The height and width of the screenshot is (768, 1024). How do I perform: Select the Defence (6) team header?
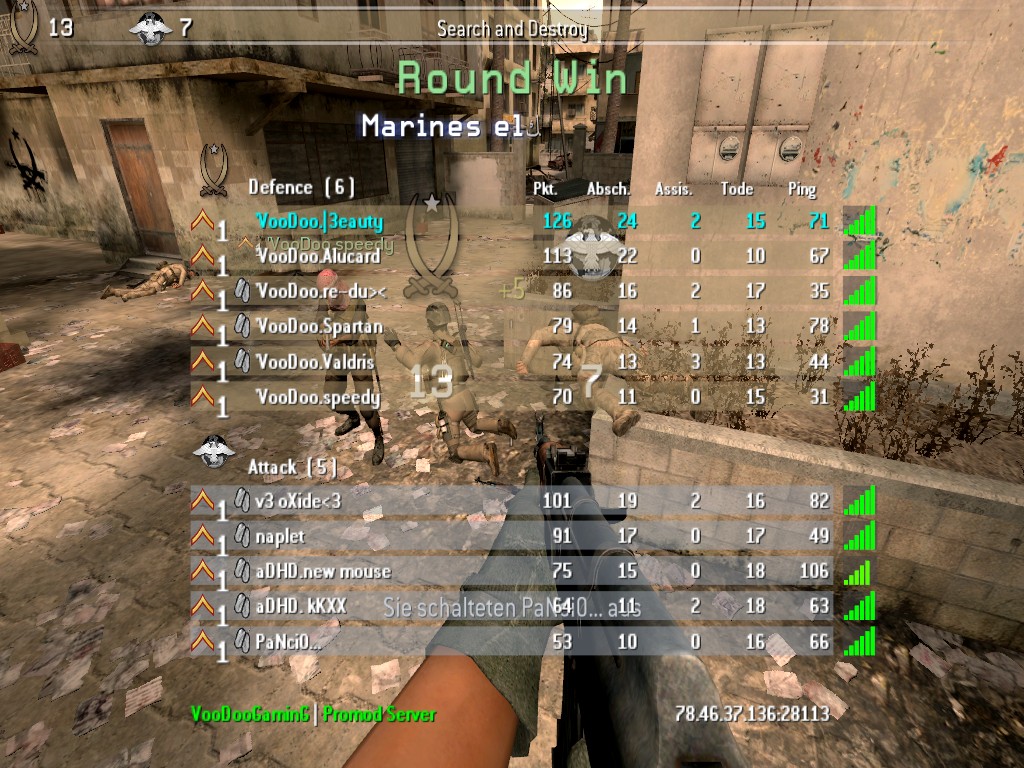[301, 187]
